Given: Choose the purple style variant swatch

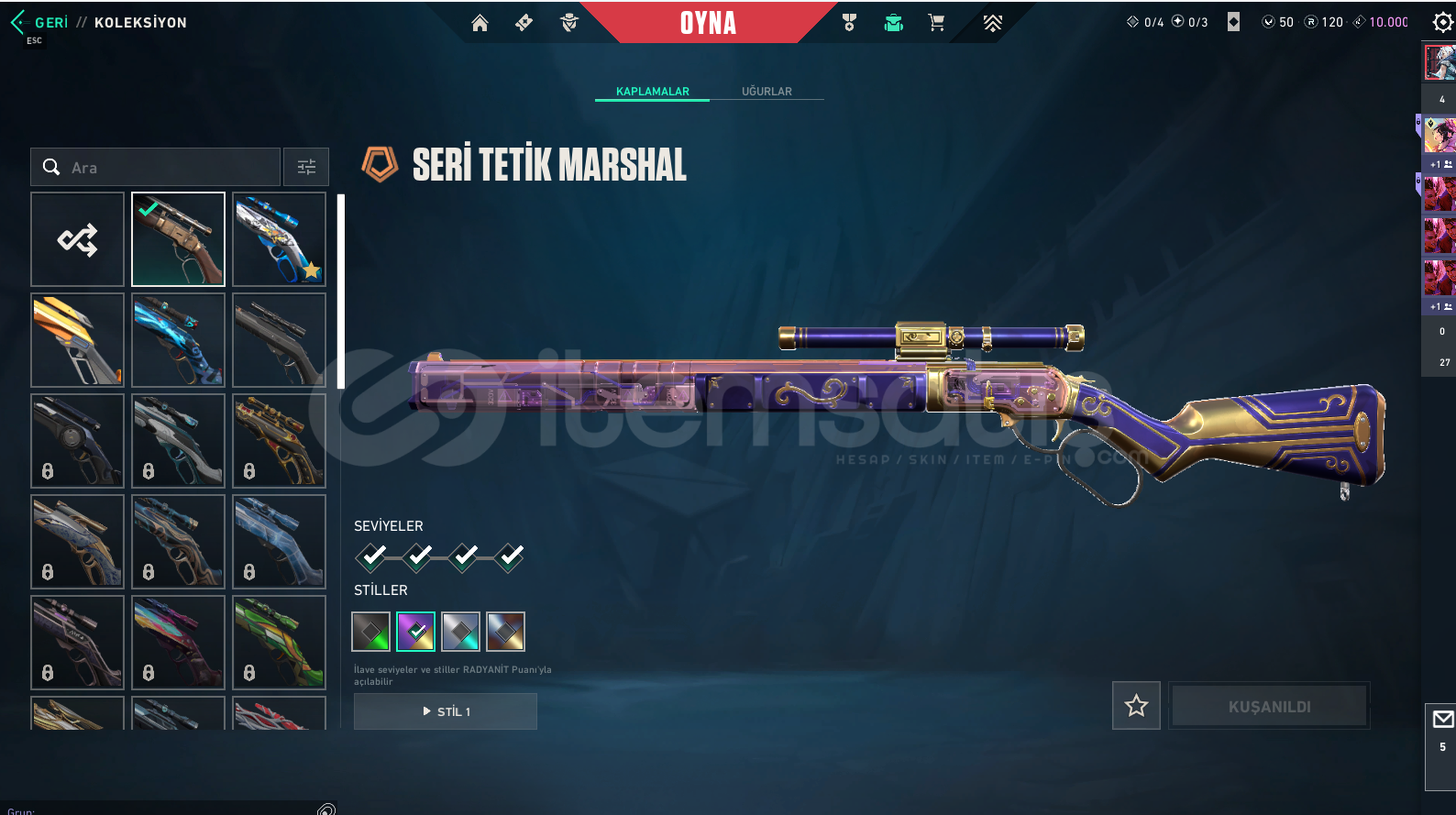Looking at the screenshot, I should pyautogui.click(x=416, y=632).
